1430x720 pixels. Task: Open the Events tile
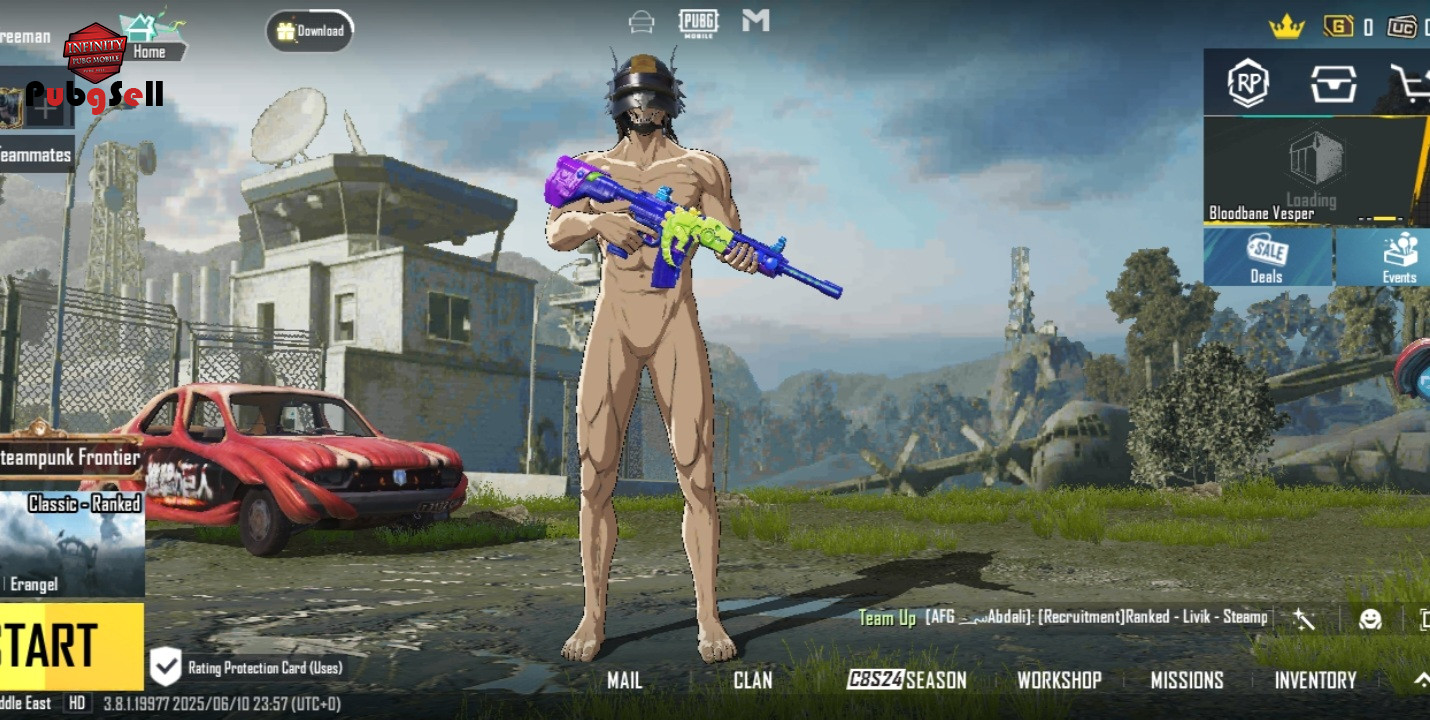(1398, 258)
